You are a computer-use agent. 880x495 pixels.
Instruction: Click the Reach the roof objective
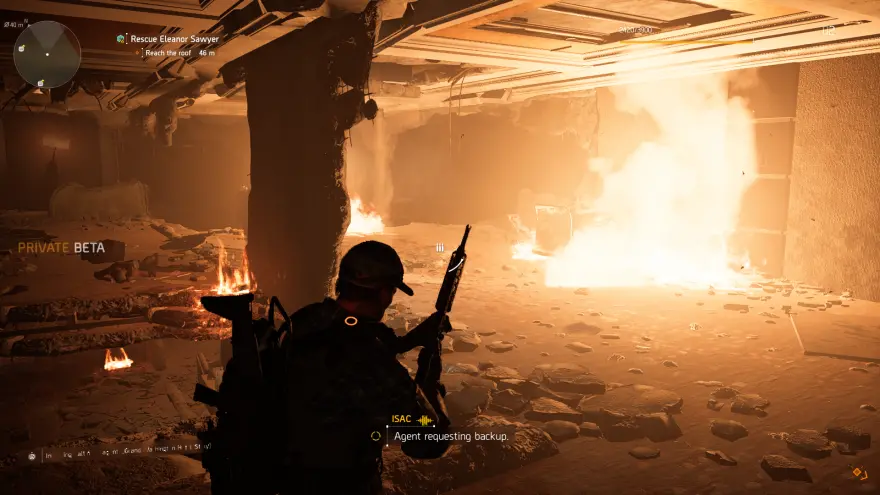(172, 51)
